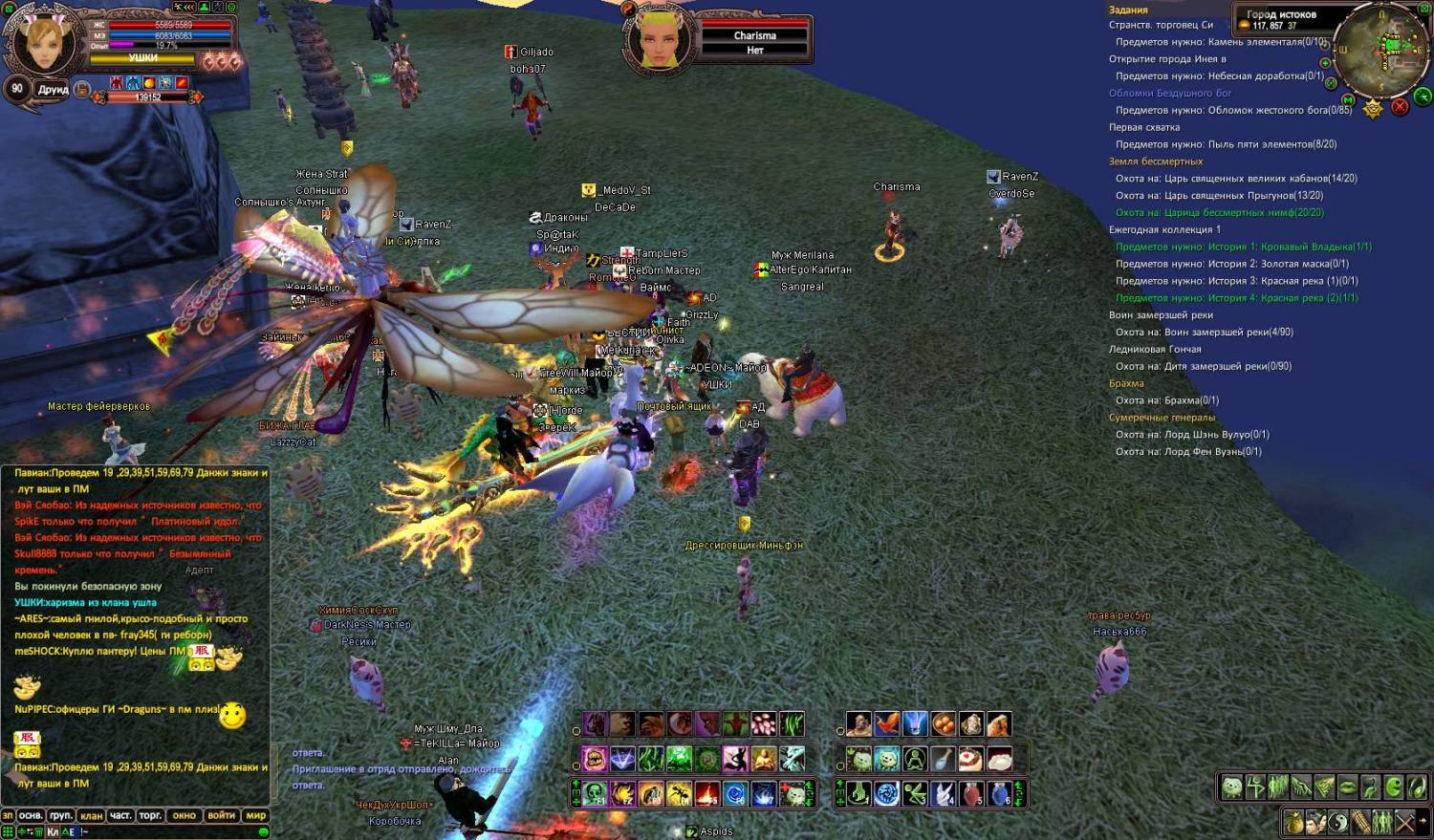Click the Charisma target portrait

coord(659,36)
